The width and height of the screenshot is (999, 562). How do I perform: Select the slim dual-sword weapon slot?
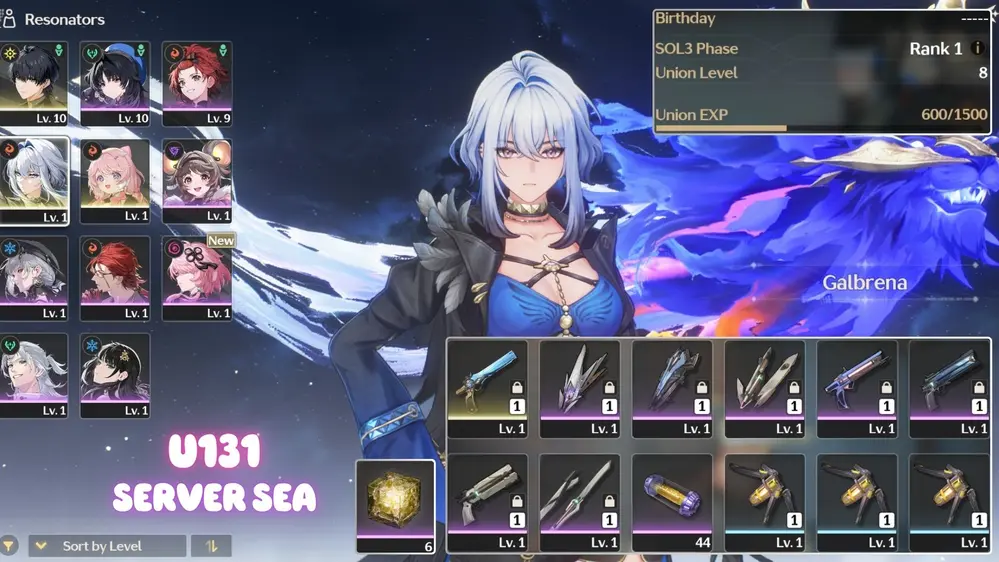click(x=579, y=502)
